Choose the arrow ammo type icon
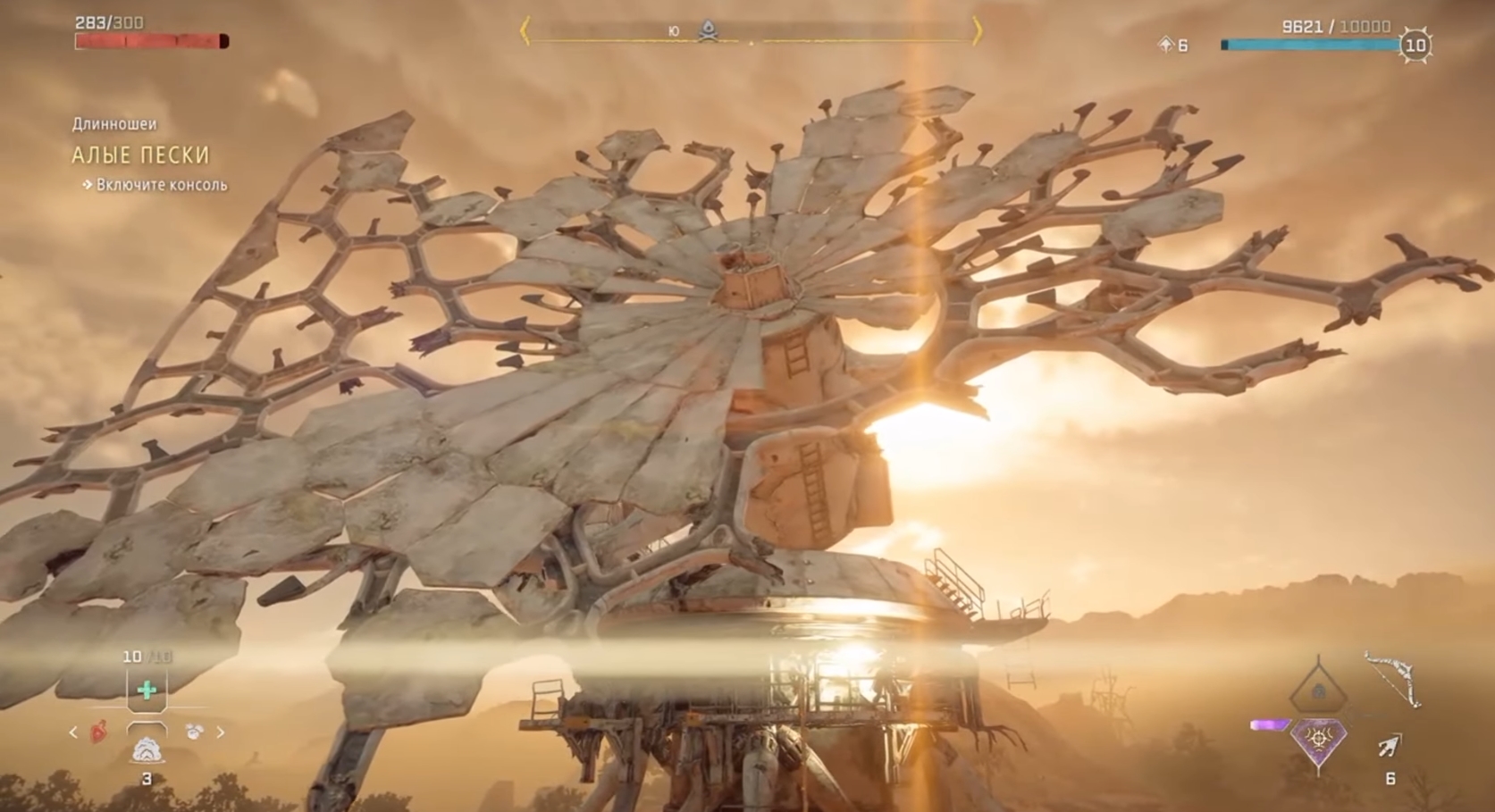Screen dimensions: 1495x812 pos(1390,746)
